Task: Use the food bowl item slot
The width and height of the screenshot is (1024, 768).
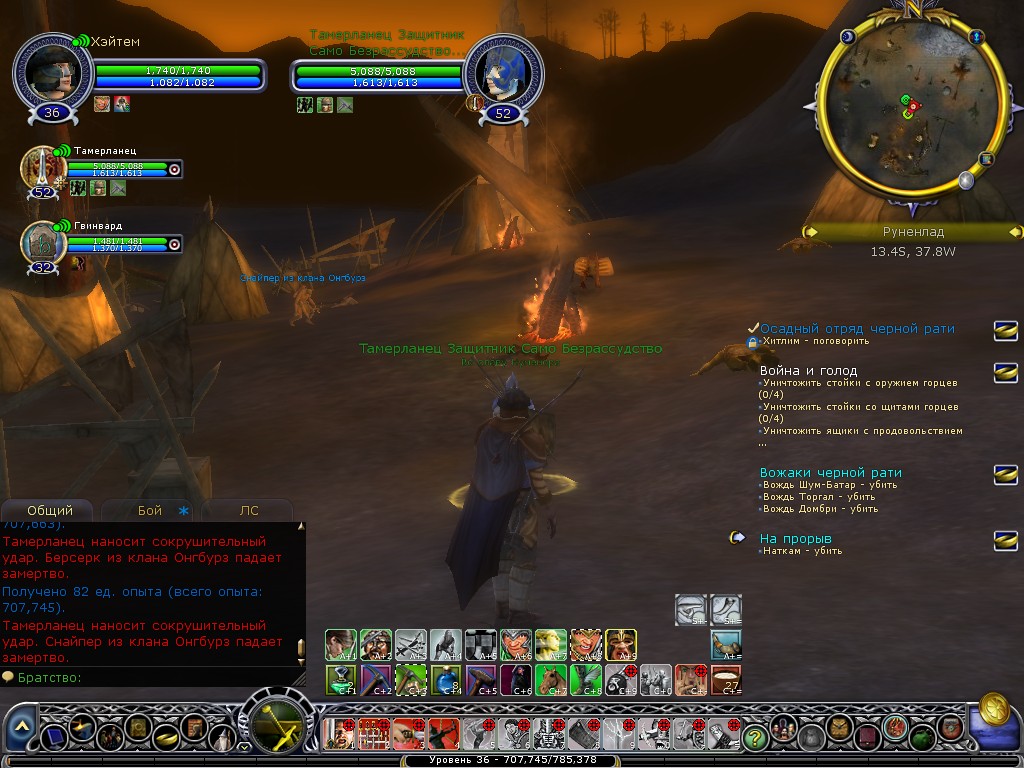Action: 726,679
